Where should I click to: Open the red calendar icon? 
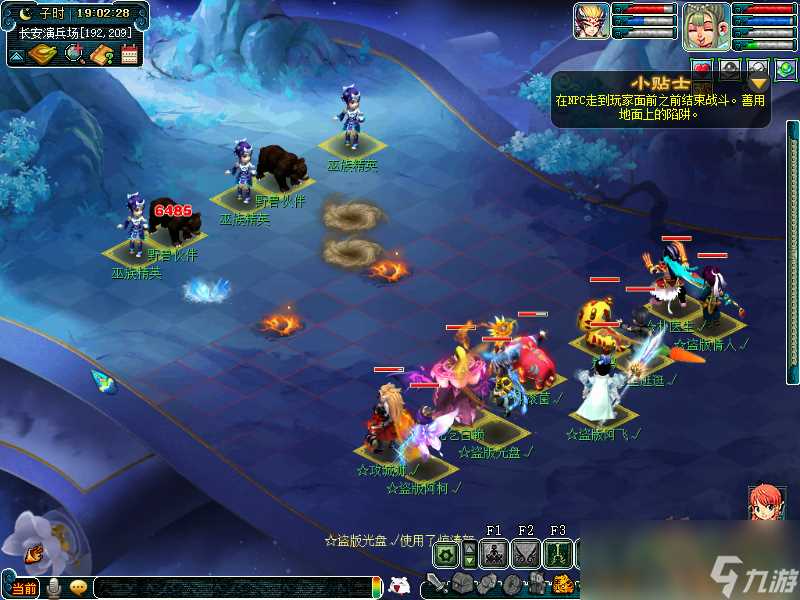point(128,54)
